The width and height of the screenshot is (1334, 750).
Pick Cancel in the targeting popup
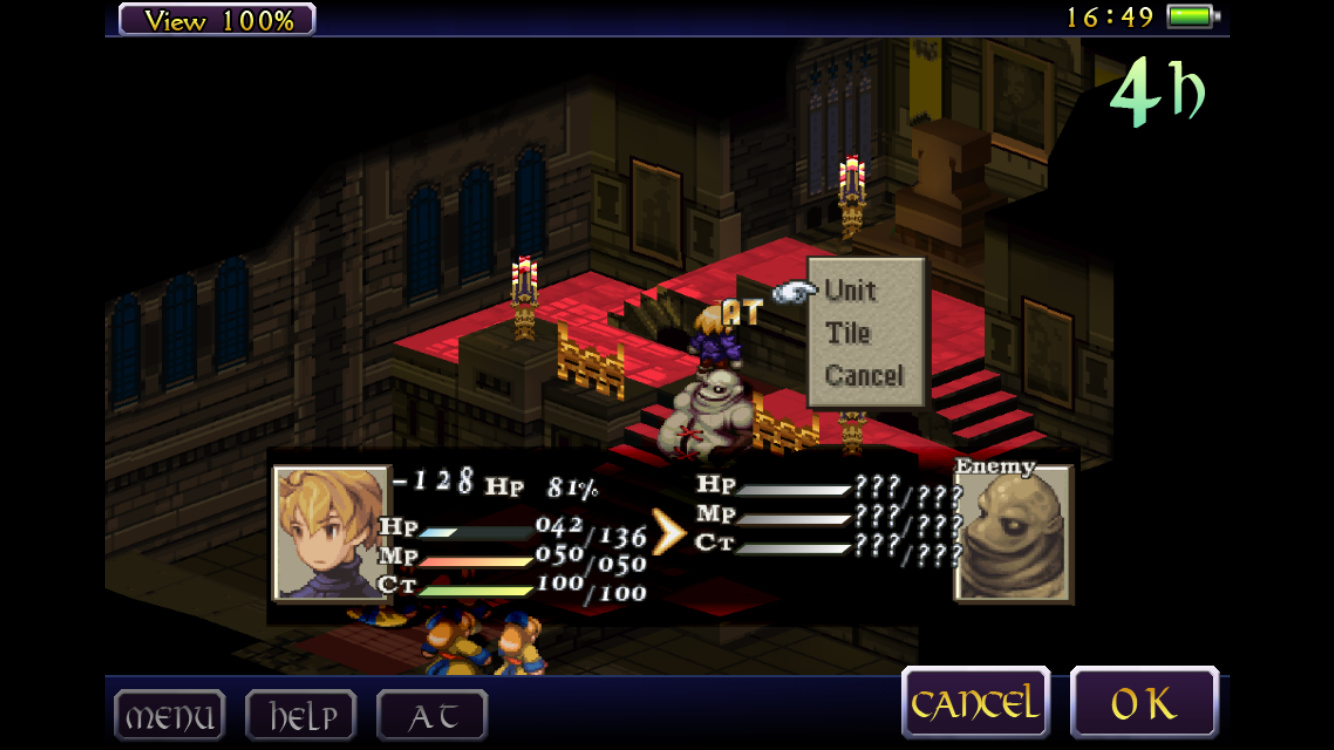864,376
